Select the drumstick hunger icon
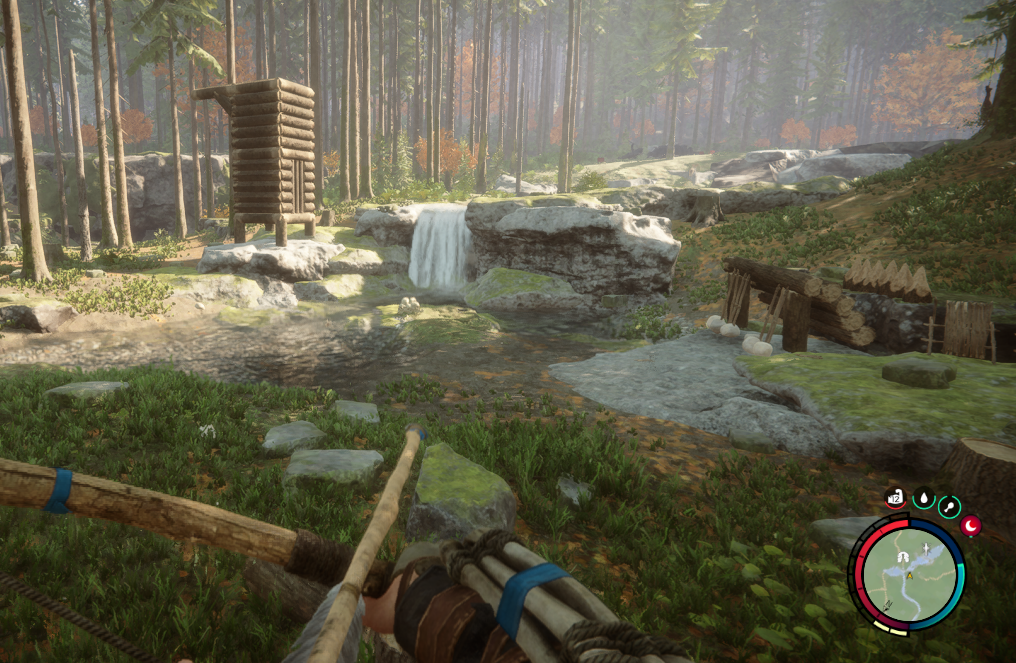1016x663 pixels. tap(949, 507)
